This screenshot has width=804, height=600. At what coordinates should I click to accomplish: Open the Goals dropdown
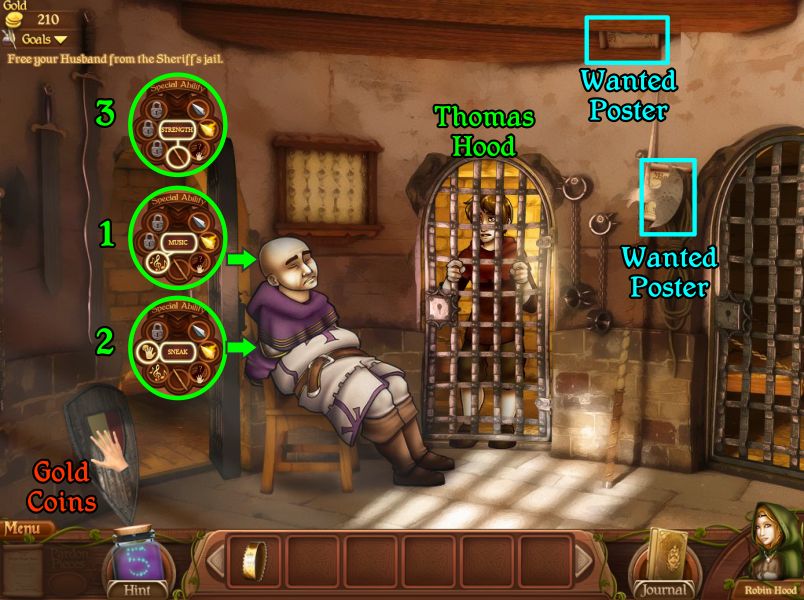[x=40, y=39]
